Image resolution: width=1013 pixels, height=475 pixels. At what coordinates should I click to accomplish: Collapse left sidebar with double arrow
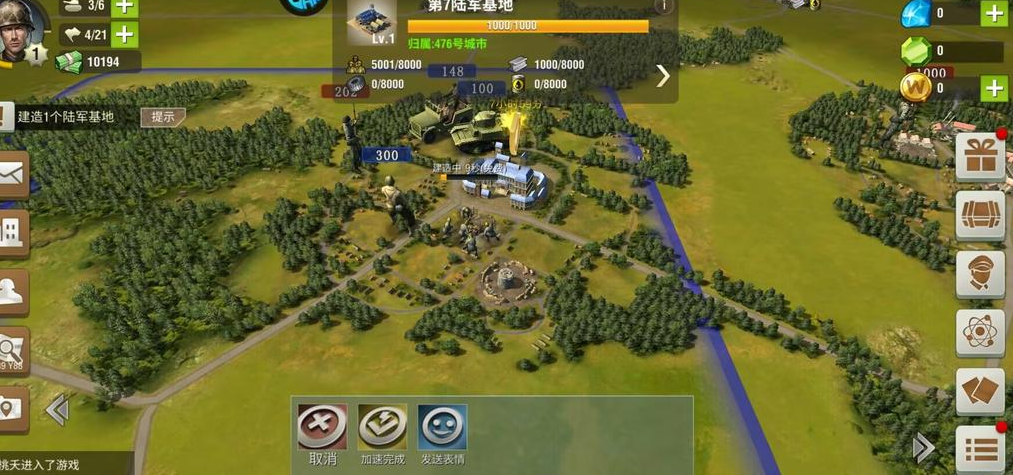57,408
